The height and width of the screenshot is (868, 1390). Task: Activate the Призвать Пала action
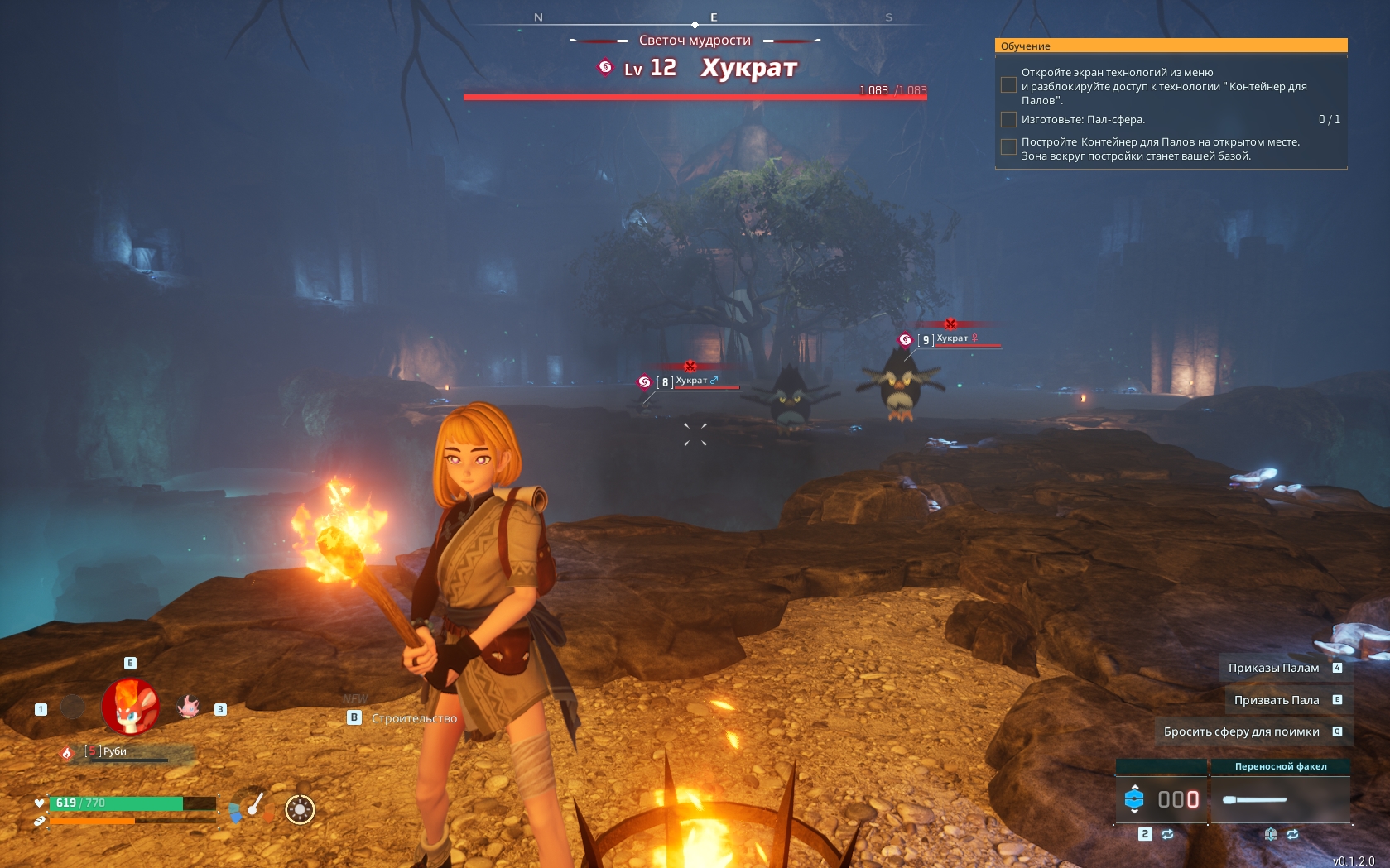pos(1276,700)
